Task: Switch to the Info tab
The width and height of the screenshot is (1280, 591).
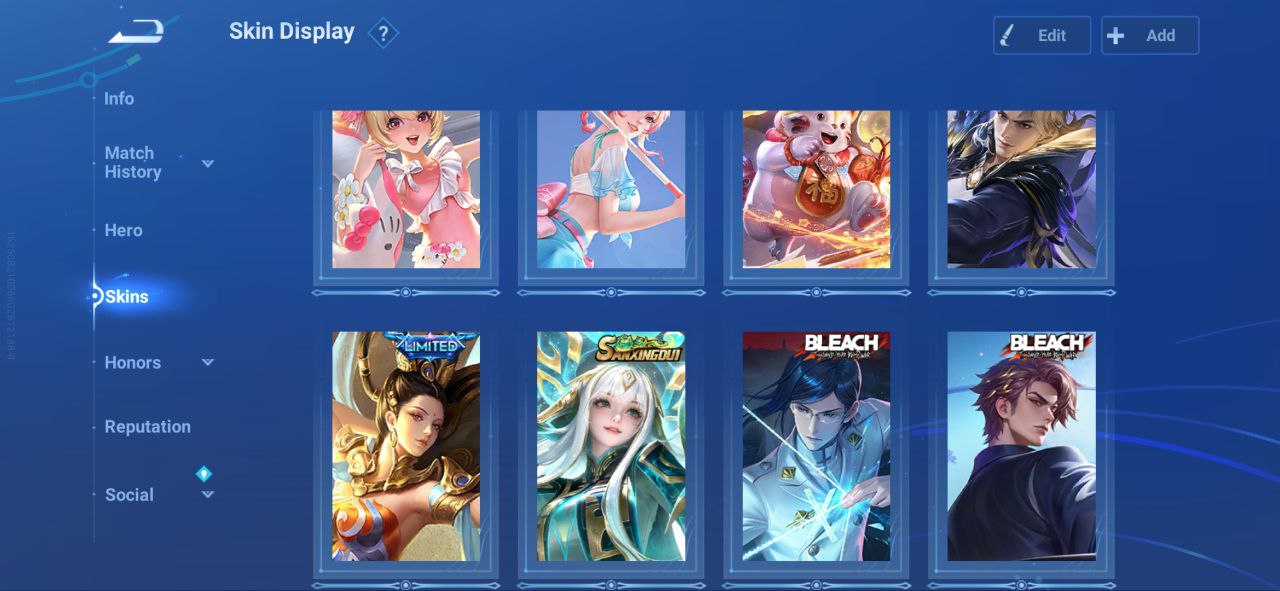Action: tap(119, 98)
